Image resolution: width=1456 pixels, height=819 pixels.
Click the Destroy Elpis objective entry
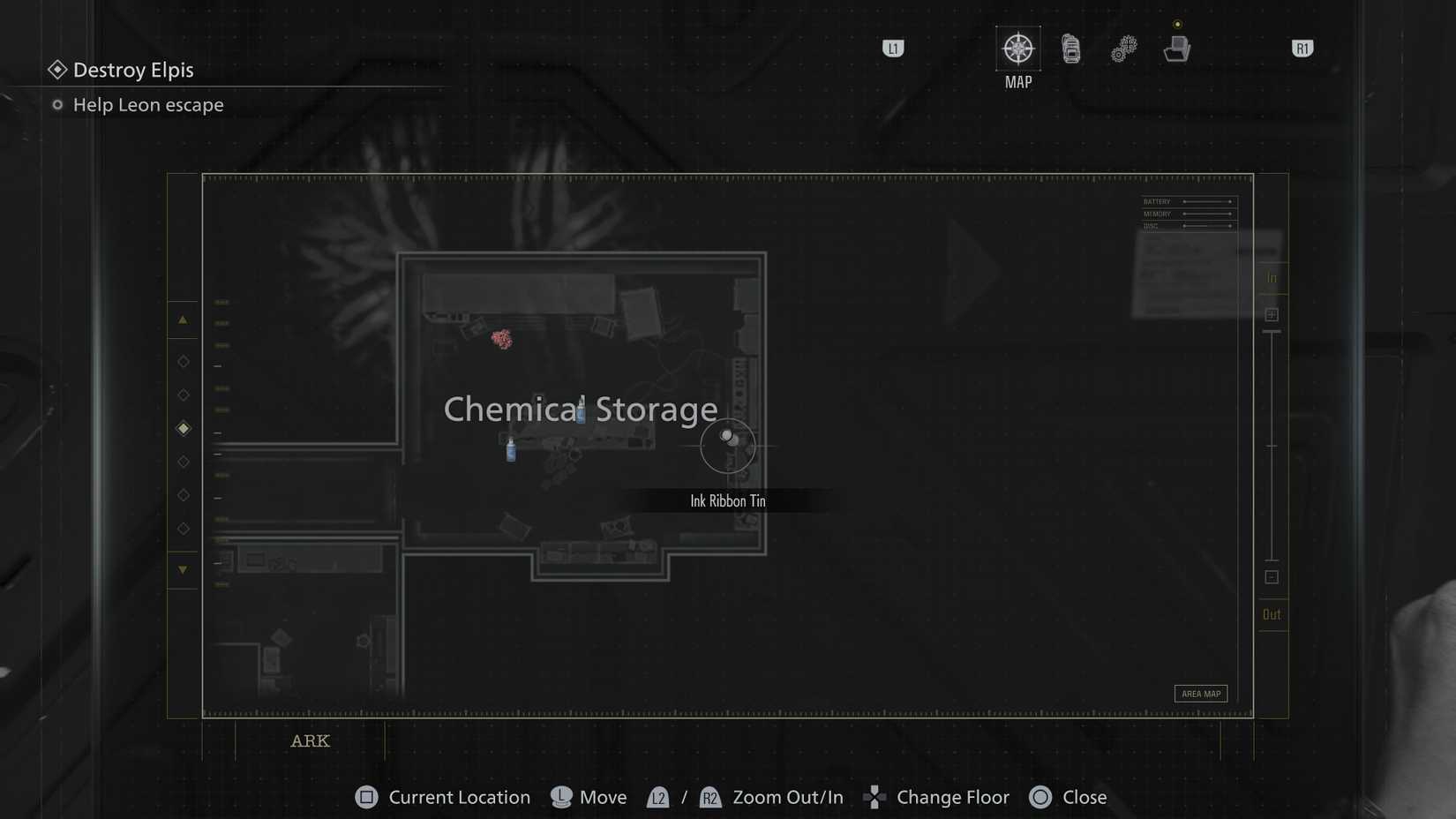[x=132, y=70]
